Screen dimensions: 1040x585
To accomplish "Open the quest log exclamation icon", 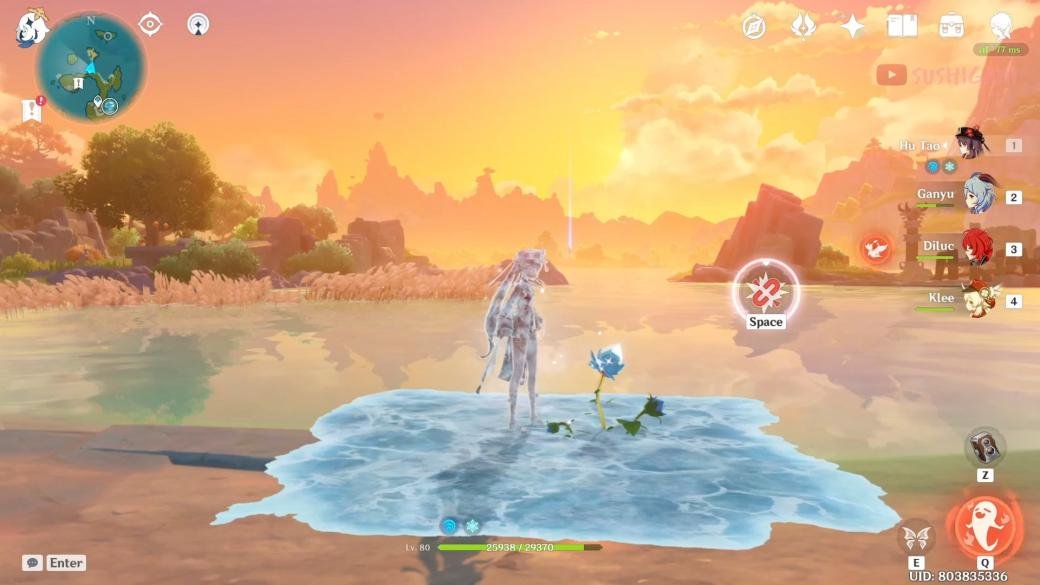I will [x=32, y=110].
